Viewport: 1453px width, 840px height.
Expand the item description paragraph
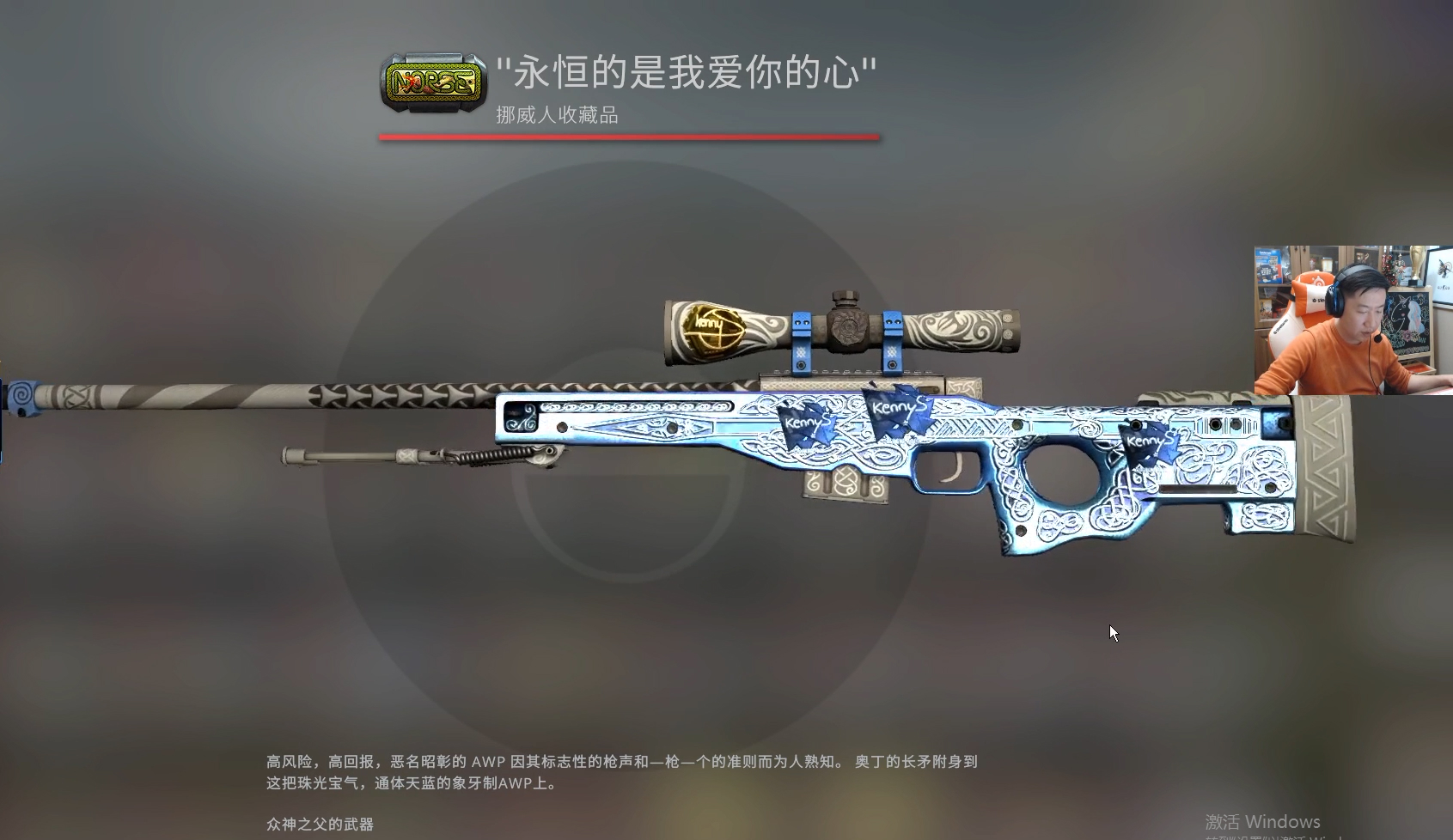[x=619, y=773]
